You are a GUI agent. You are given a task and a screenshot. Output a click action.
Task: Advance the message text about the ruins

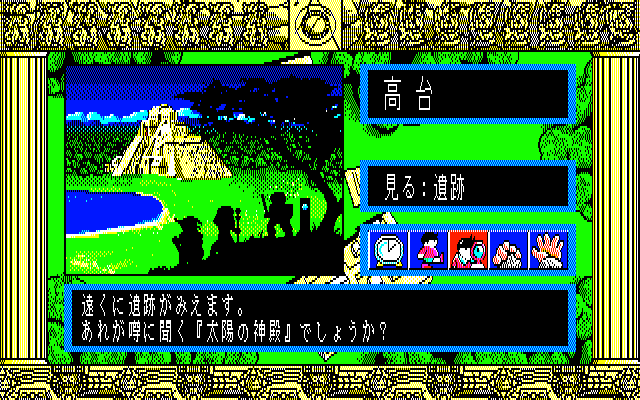coord(320,316)
